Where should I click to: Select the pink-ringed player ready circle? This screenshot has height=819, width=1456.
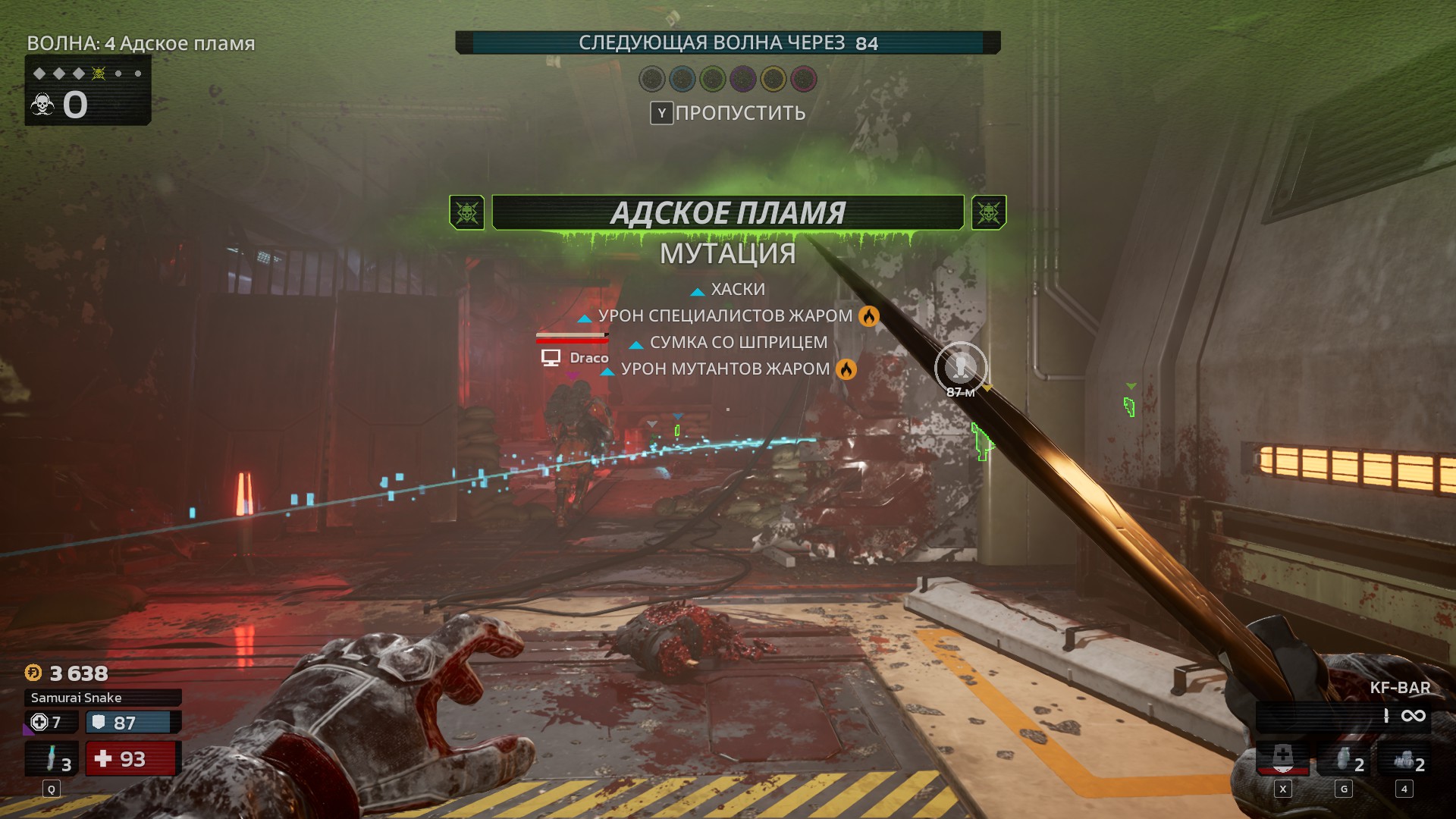804,78
